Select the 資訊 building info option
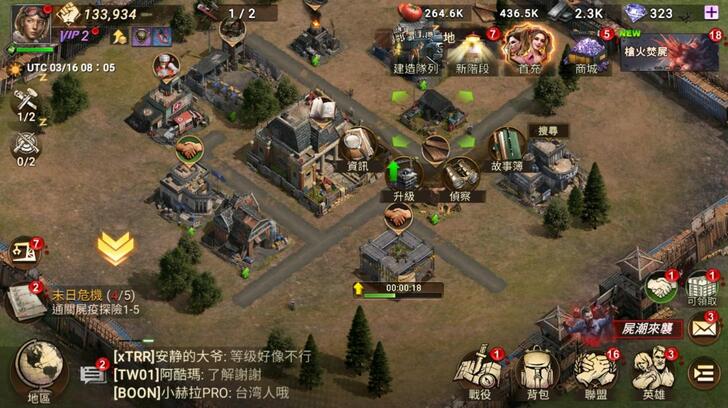The image size is (728, 408). pyautogui.click(x=356, y=148)
